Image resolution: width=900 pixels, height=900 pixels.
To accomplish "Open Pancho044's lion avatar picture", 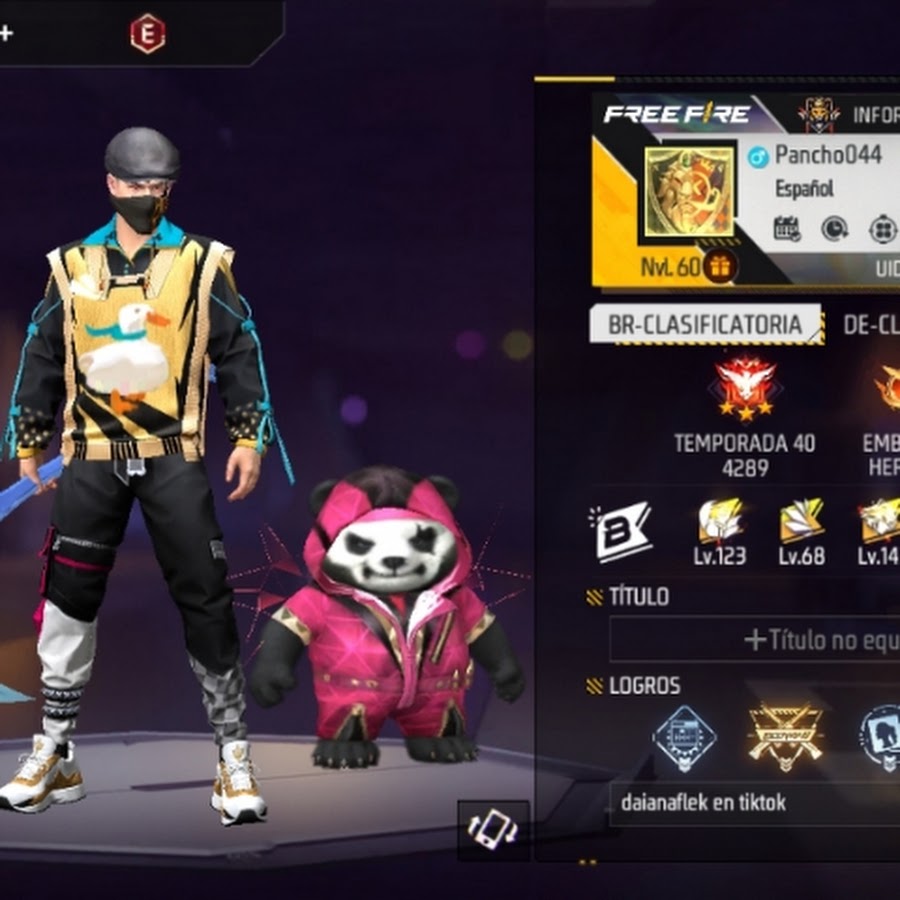I will tap(688, 193).
